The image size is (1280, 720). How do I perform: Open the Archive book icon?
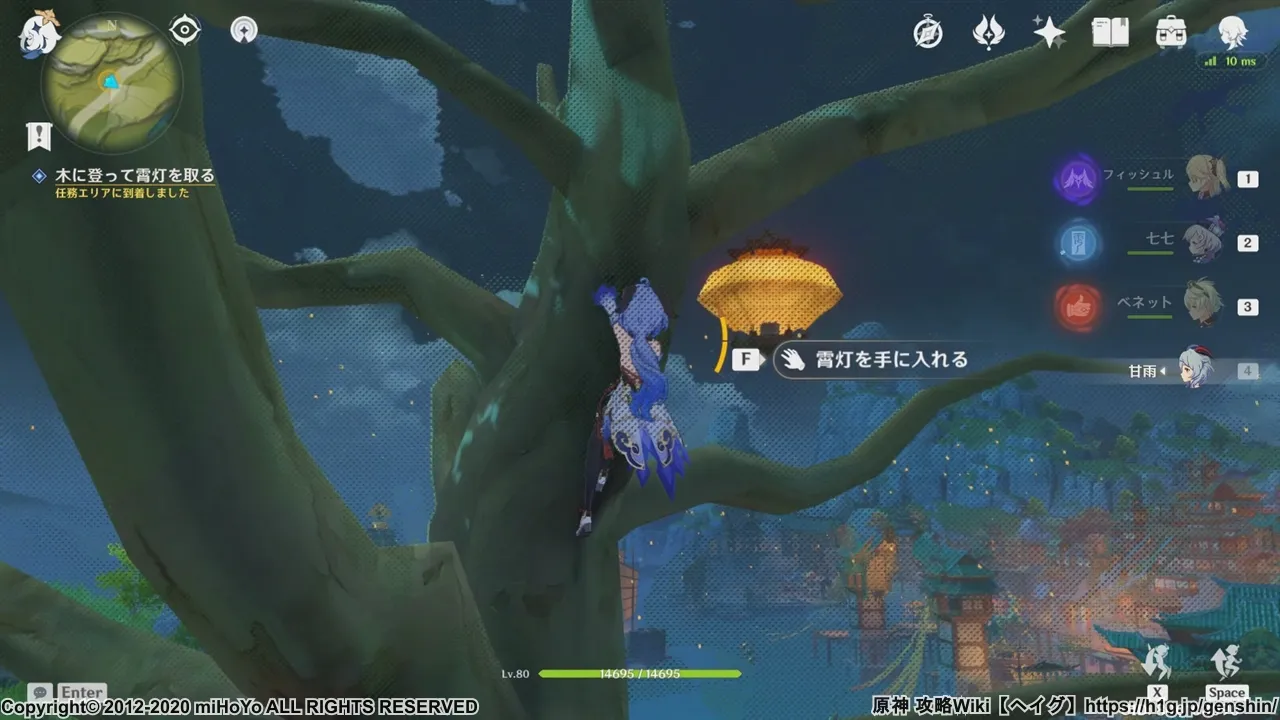click(1111, 33)
